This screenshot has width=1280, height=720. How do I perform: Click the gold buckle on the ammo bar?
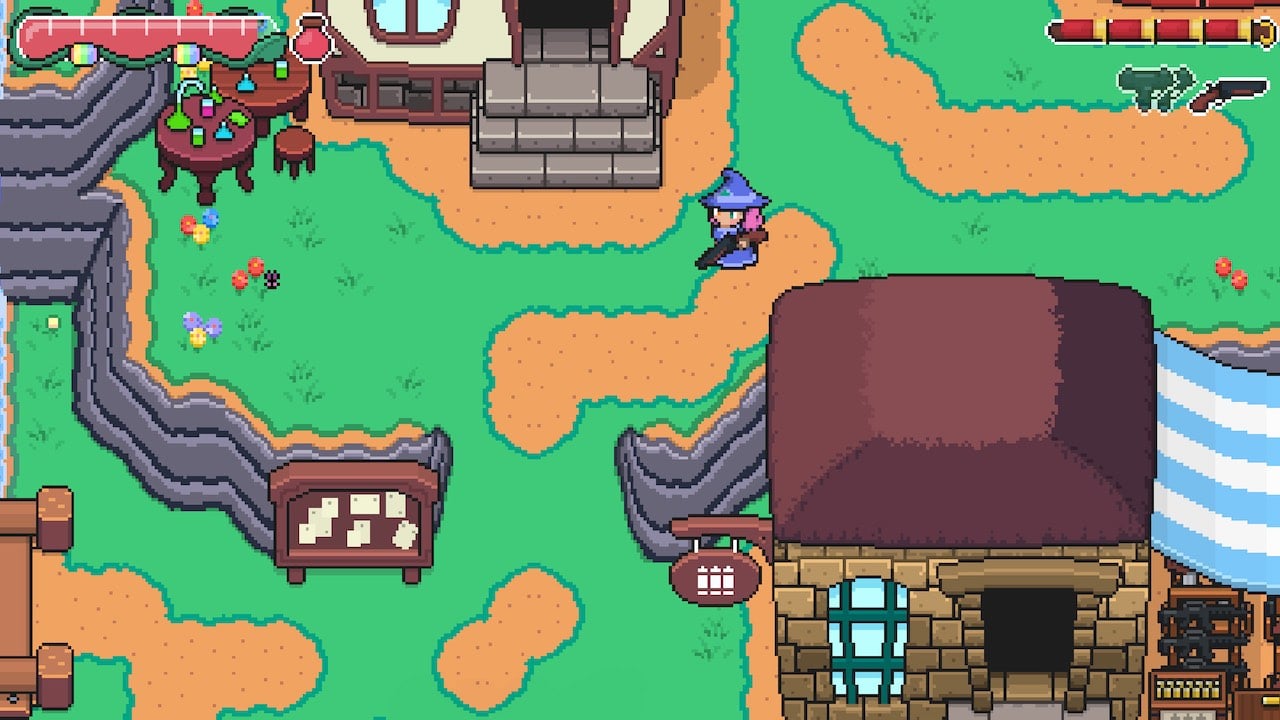(x=1265, y=32)
